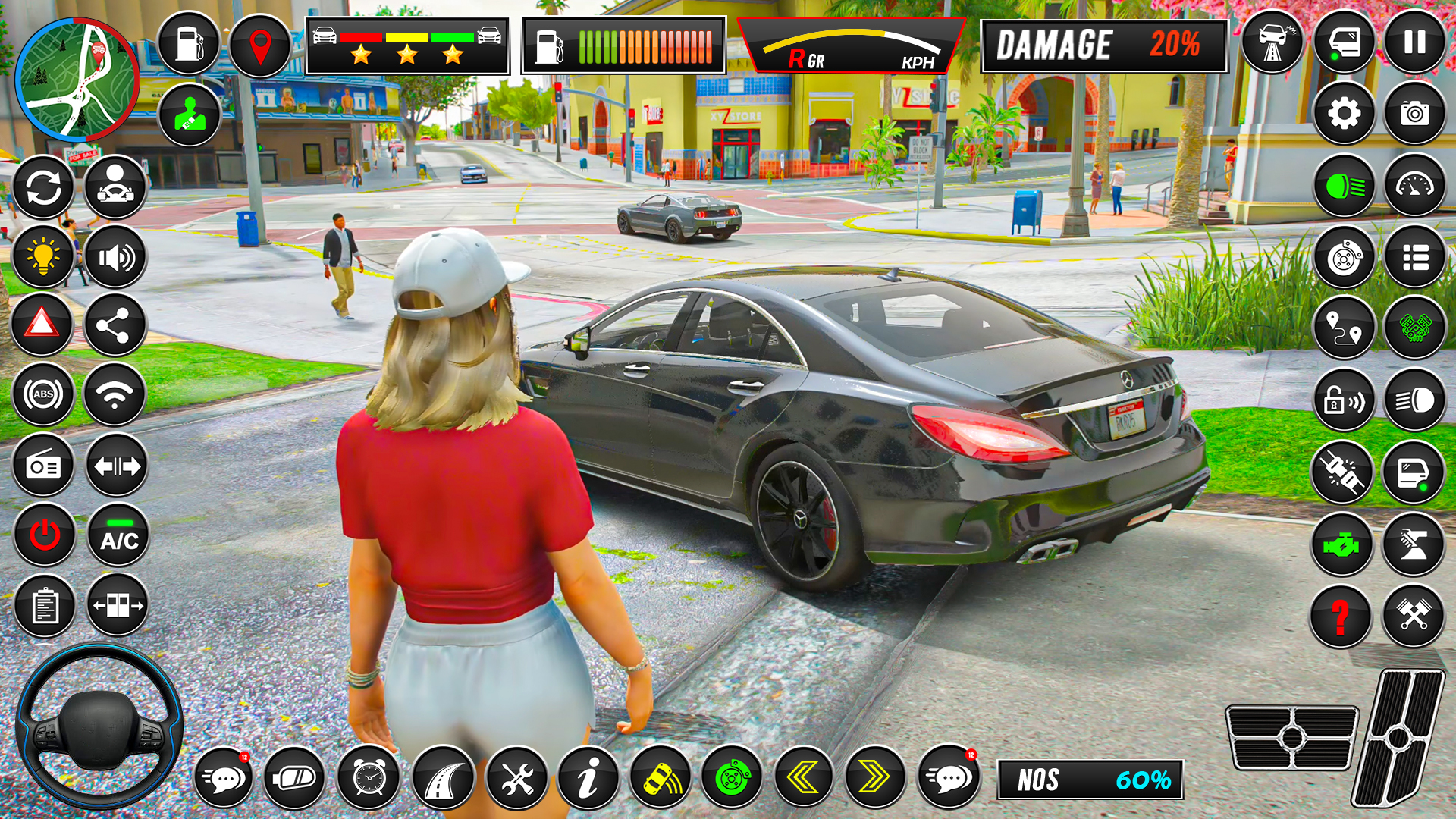
Task: Click the red question mark help button
Action: 1340,616
